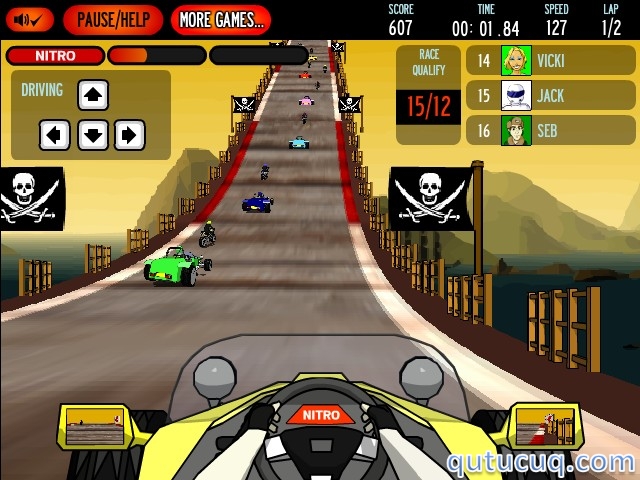The height and width of the screenshot is (480, 640).
Task: Click the left arrow driving key
Action: tap(55, 134)
